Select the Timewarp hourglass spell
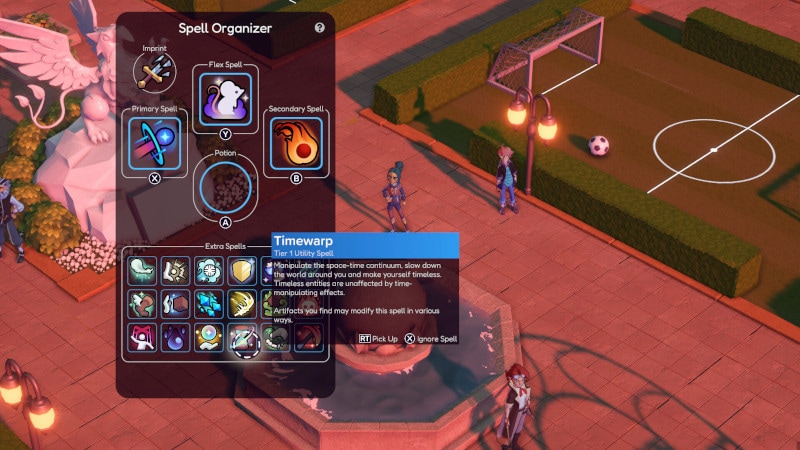This screenshot has height=450, width=800. 243,338
